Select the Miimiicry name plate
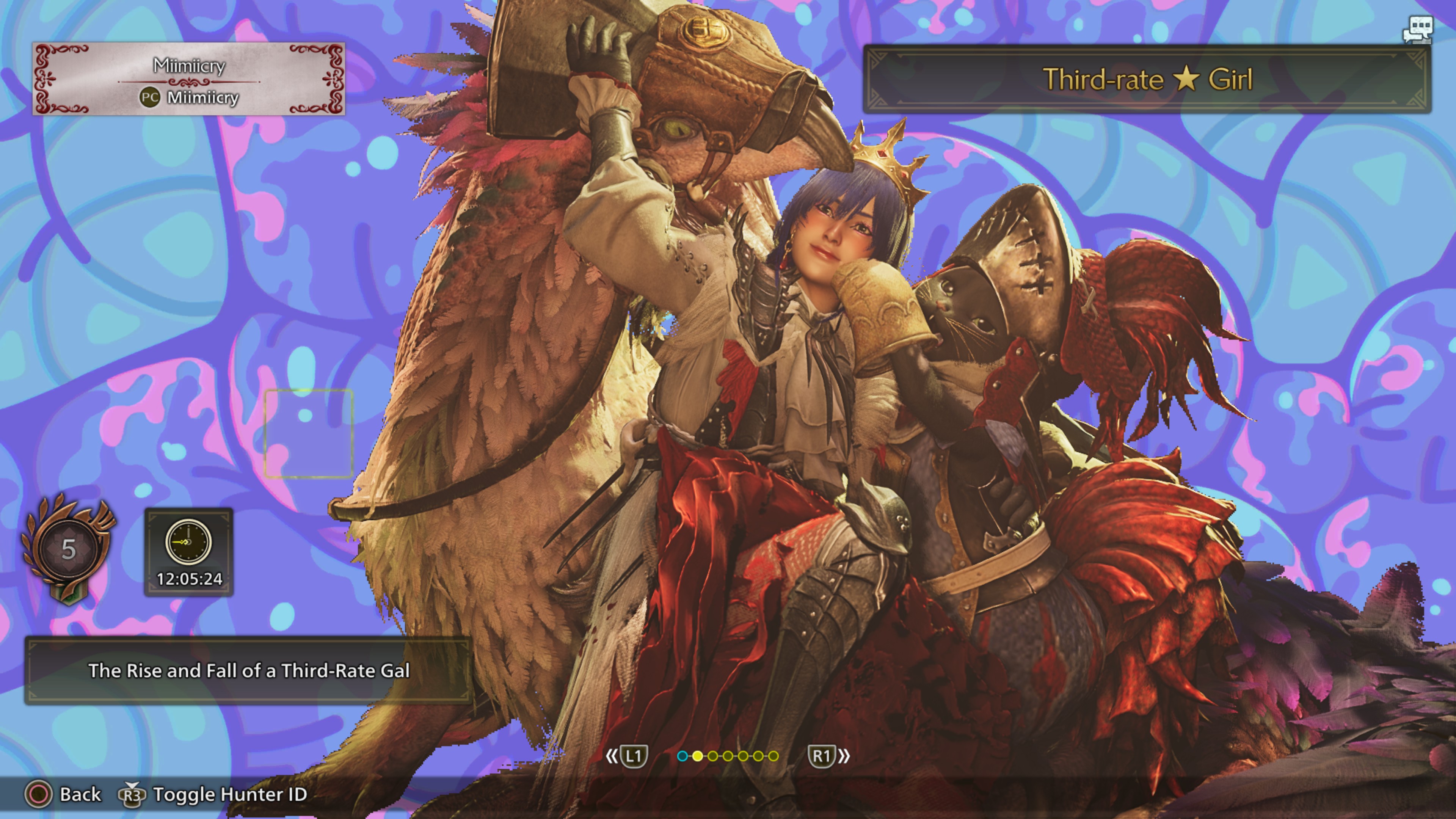The image size is (1456, 819). [189, 80]
